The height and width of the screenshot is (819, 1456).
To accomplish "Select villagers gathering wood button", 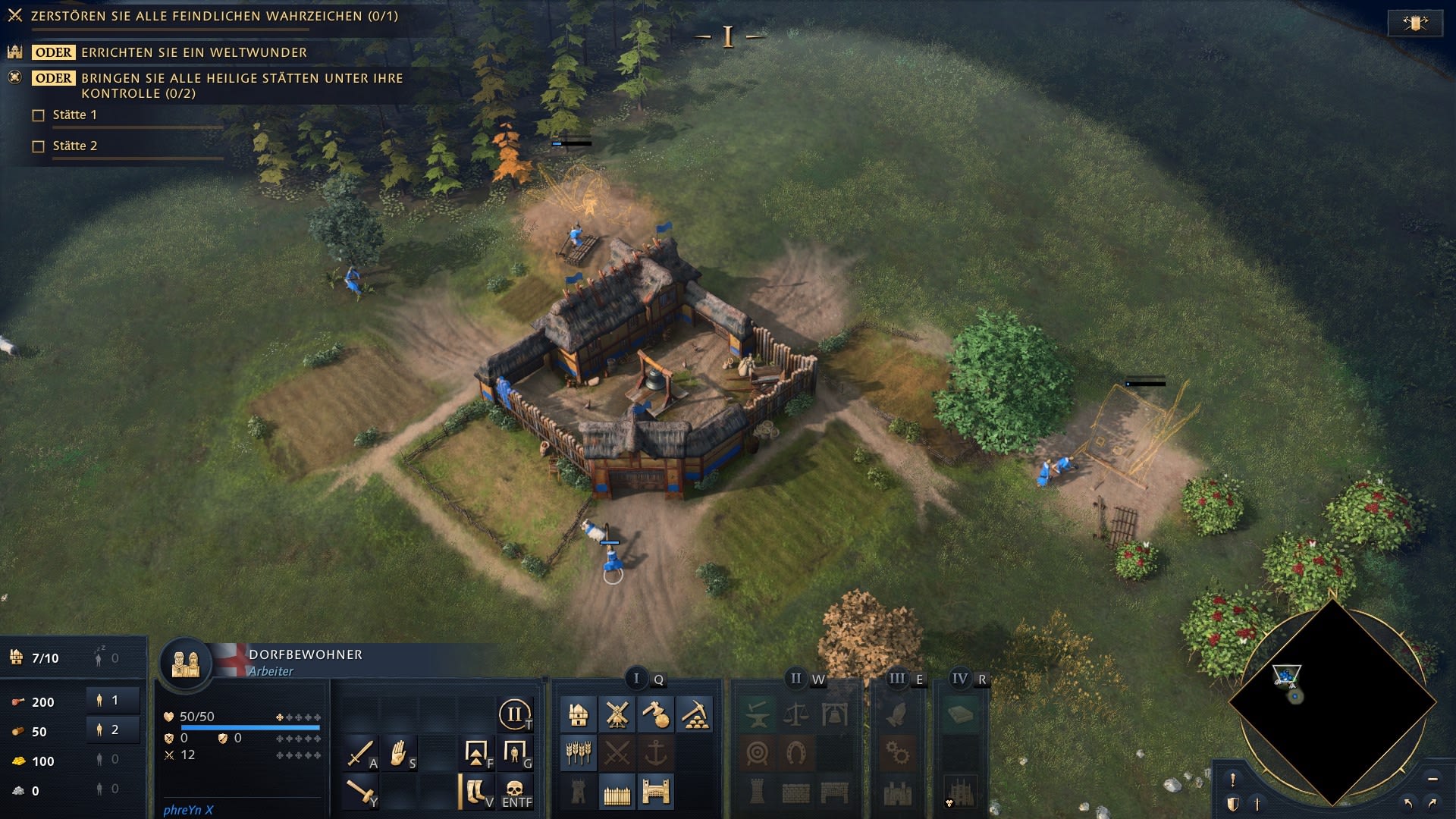I will [113, 730].
